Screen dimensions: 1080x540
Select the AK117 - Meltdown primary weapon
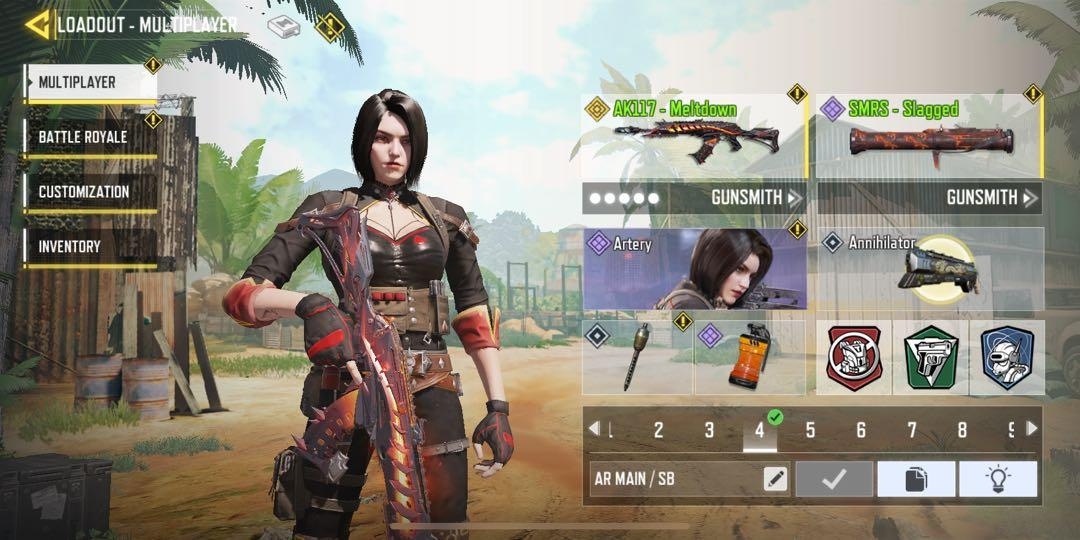[x=694, y=136]
